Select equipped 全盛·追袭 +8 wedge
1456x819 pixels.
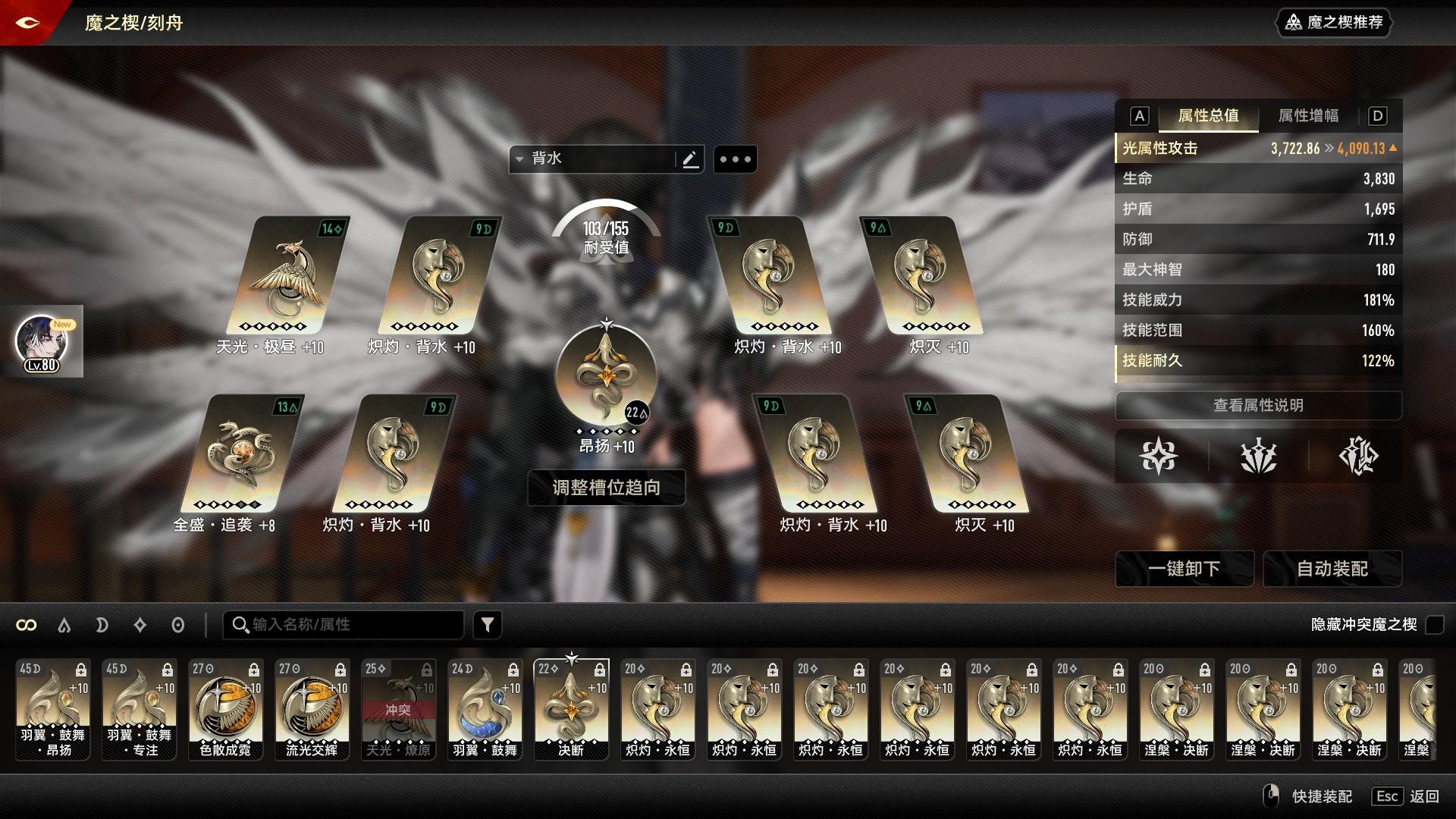coord(243,455)
